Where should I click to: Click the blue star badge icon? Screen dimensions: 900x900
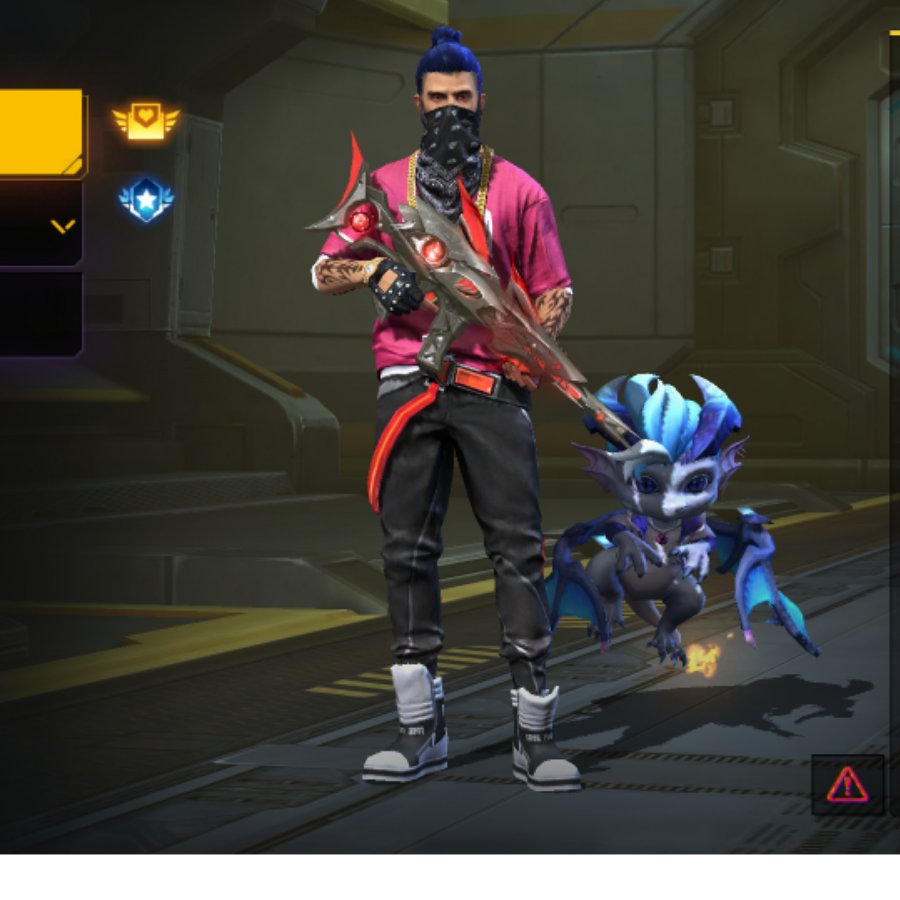(x=146, y=198)
